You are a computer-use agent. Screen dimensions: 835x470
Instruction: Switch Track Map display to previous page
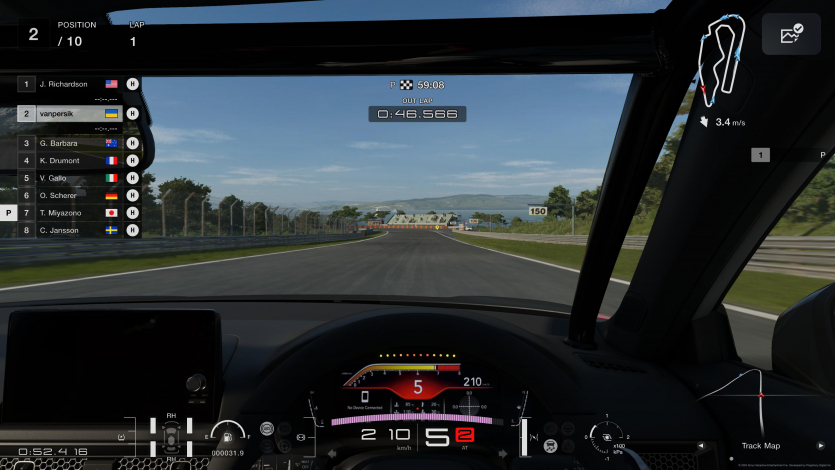click(701, 446)
